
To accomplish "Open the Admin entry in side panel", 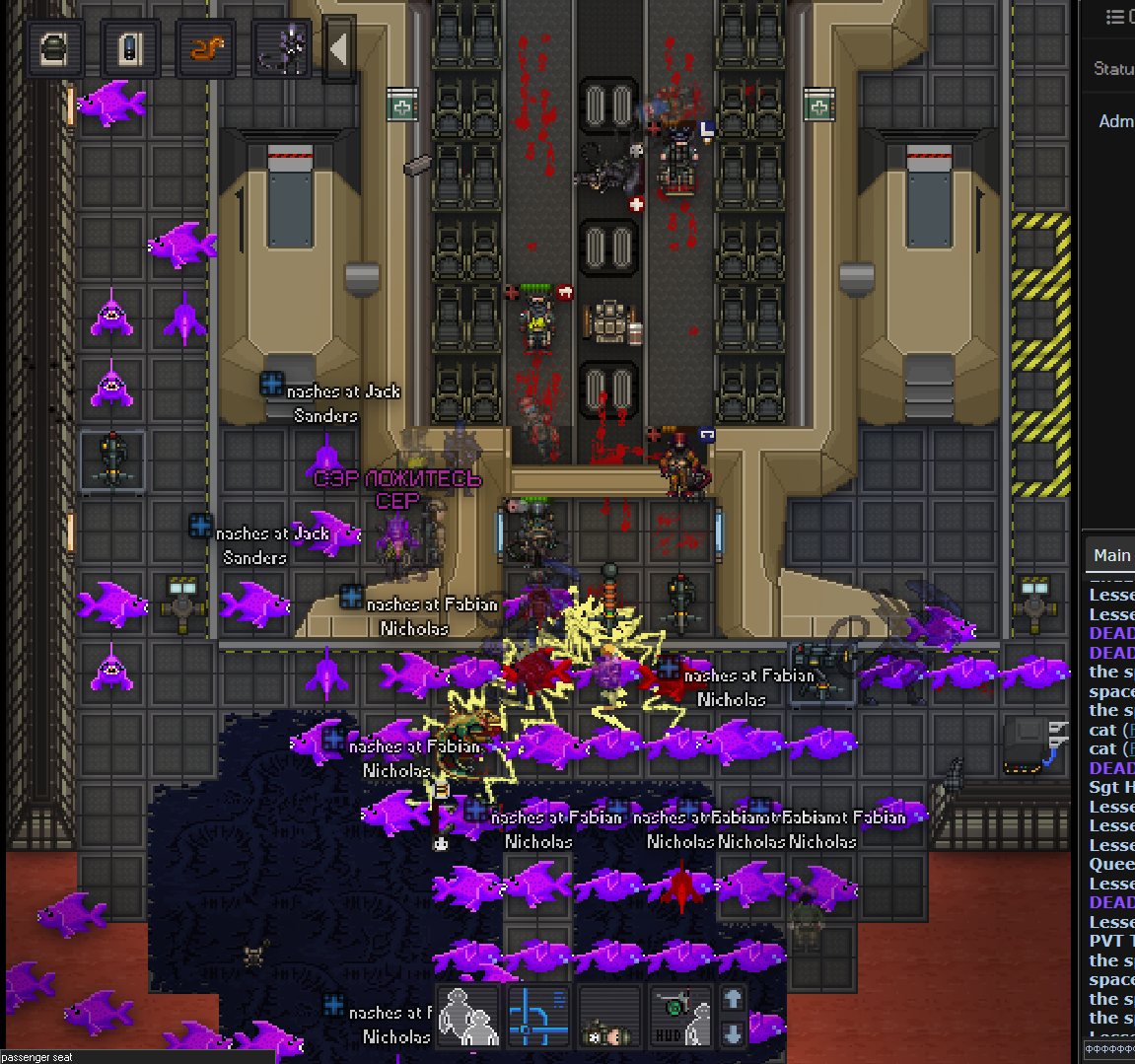I will tap(1115, 121).
